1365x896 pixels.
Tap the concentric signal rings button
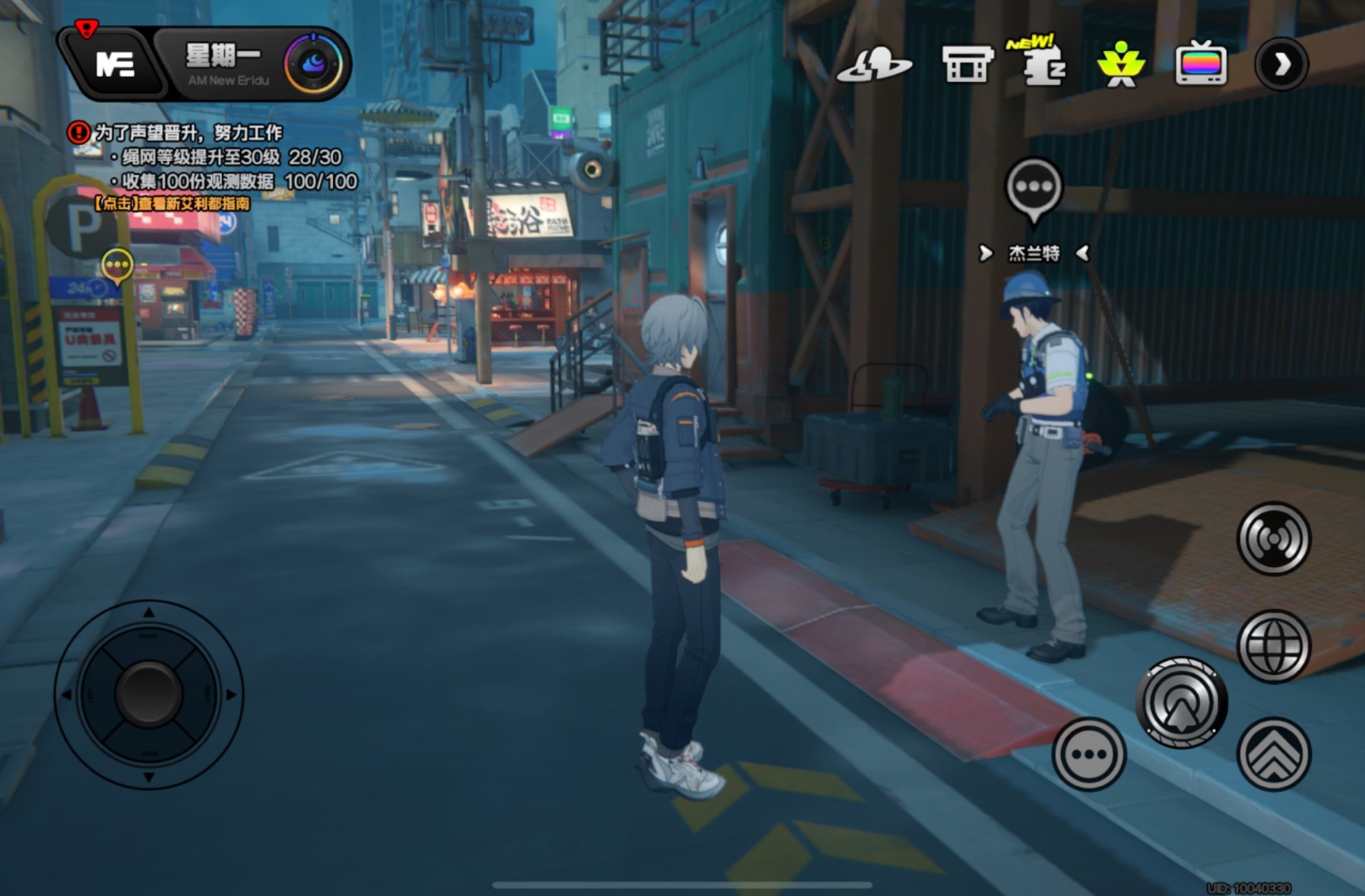1273,539
